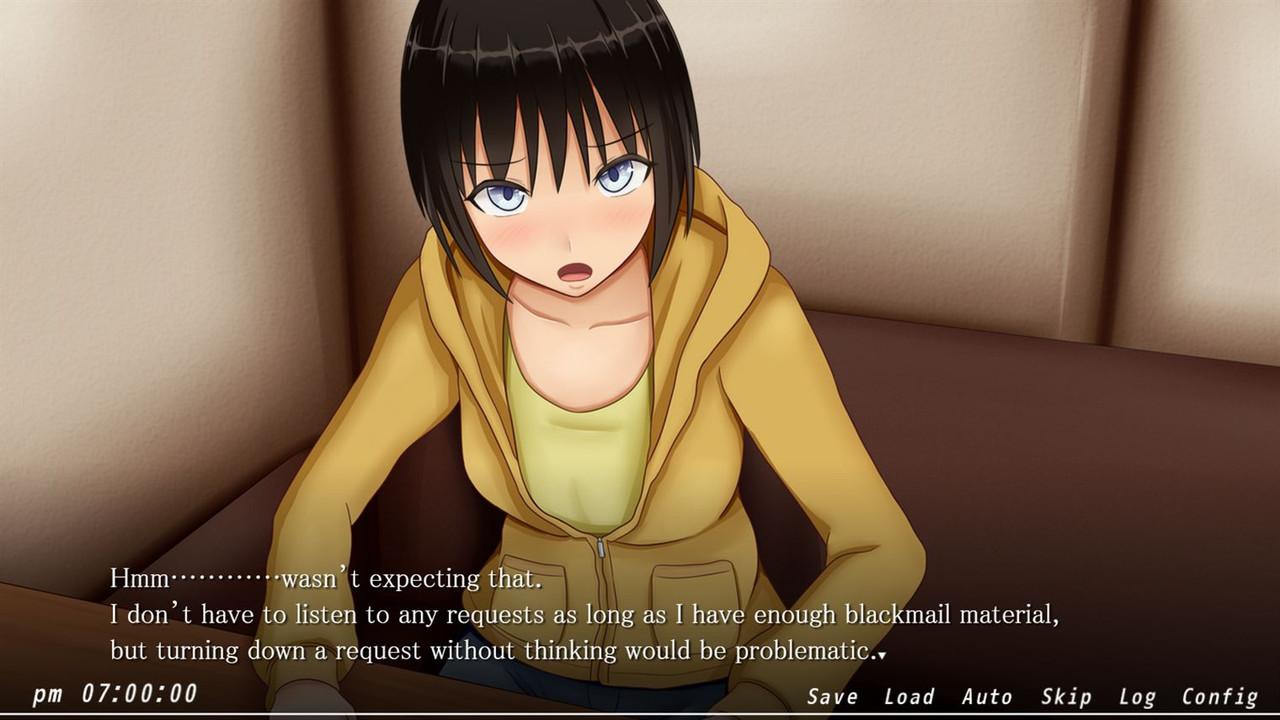Click Log to review past text

pos(1140,696)
